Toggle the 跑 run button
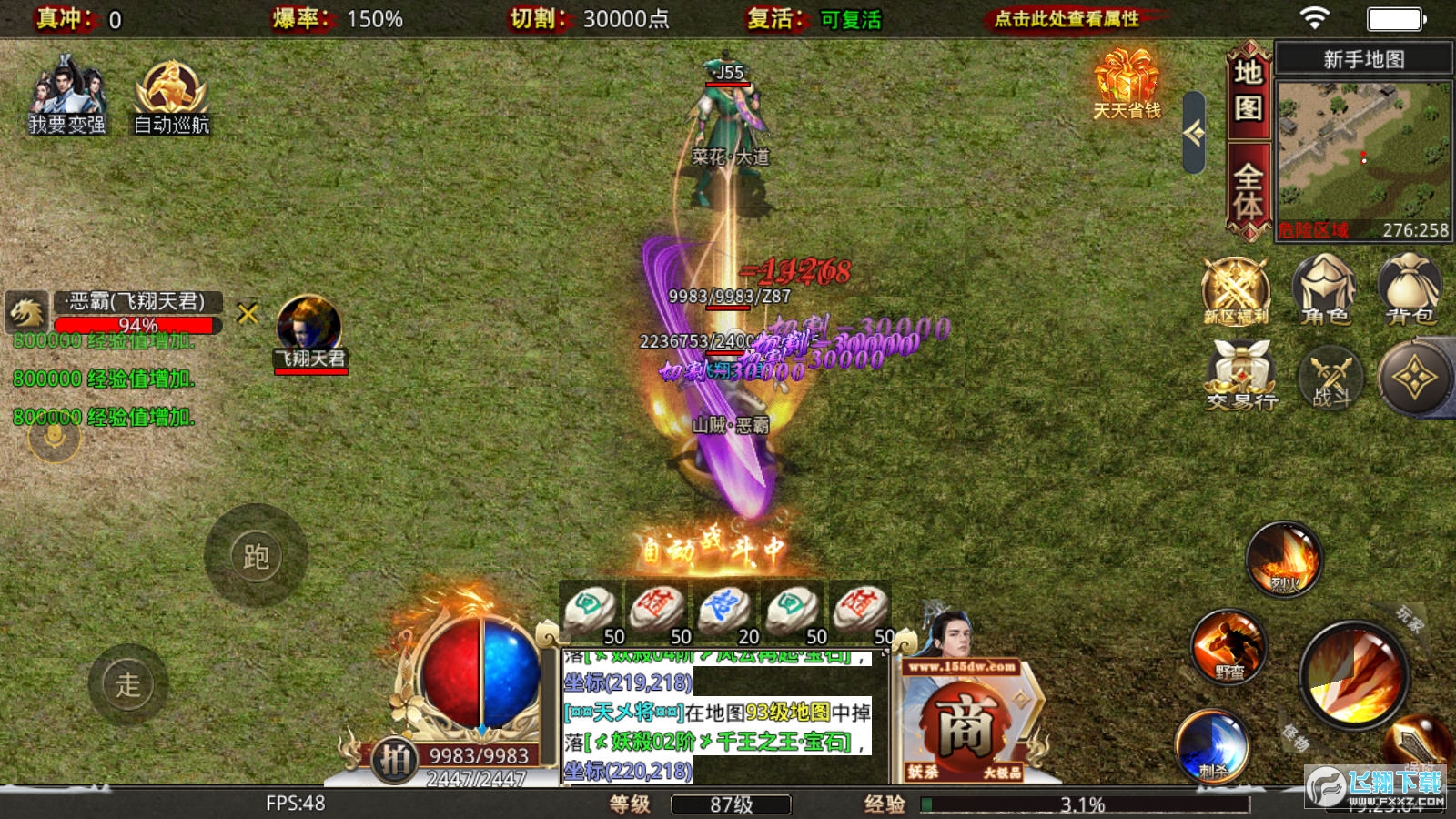The image size is (1456, 819). 256,556
